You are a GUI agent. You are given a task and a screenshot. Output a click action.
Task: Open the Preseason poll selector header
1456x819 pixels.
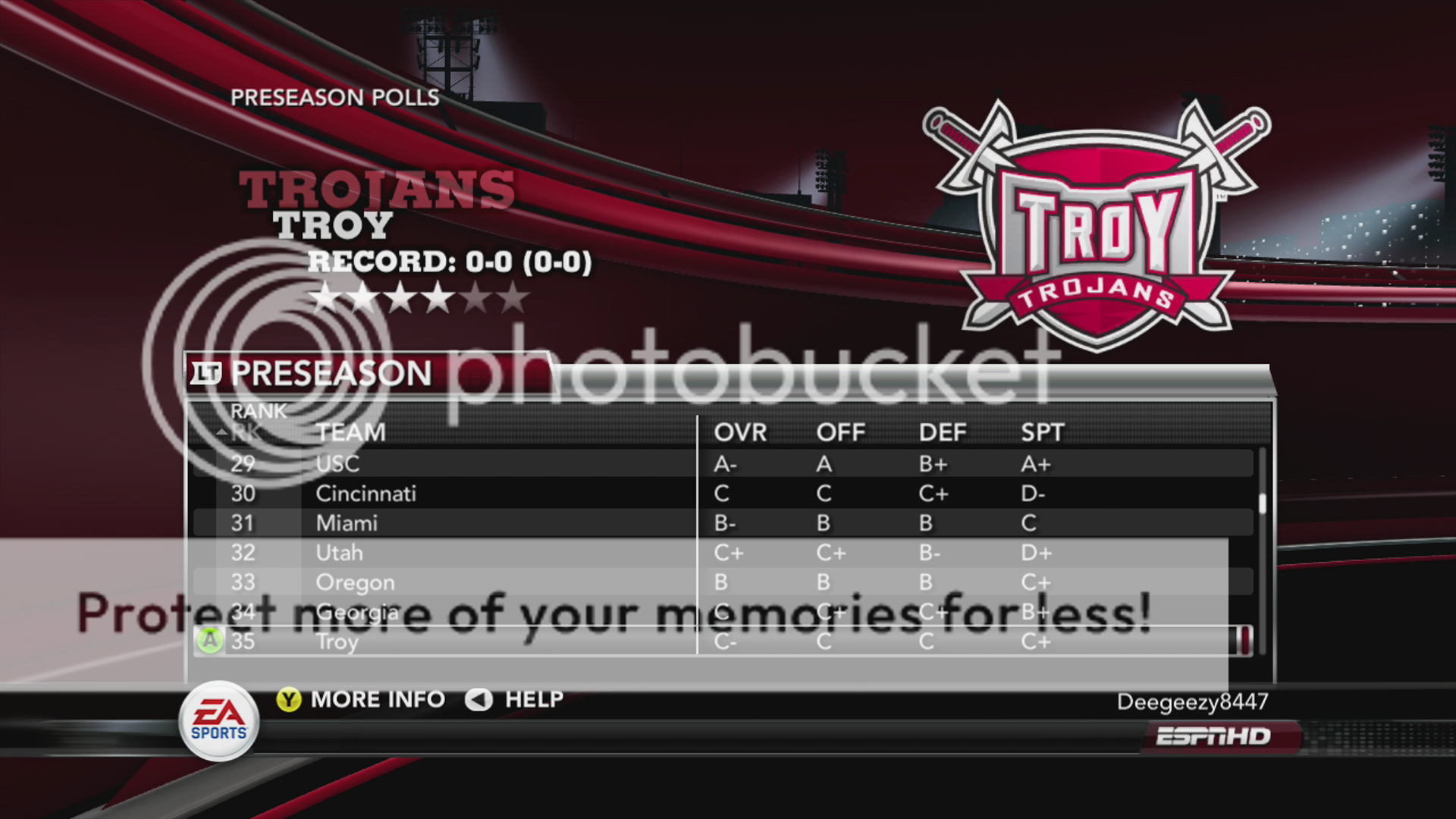(x=331, y=373)
